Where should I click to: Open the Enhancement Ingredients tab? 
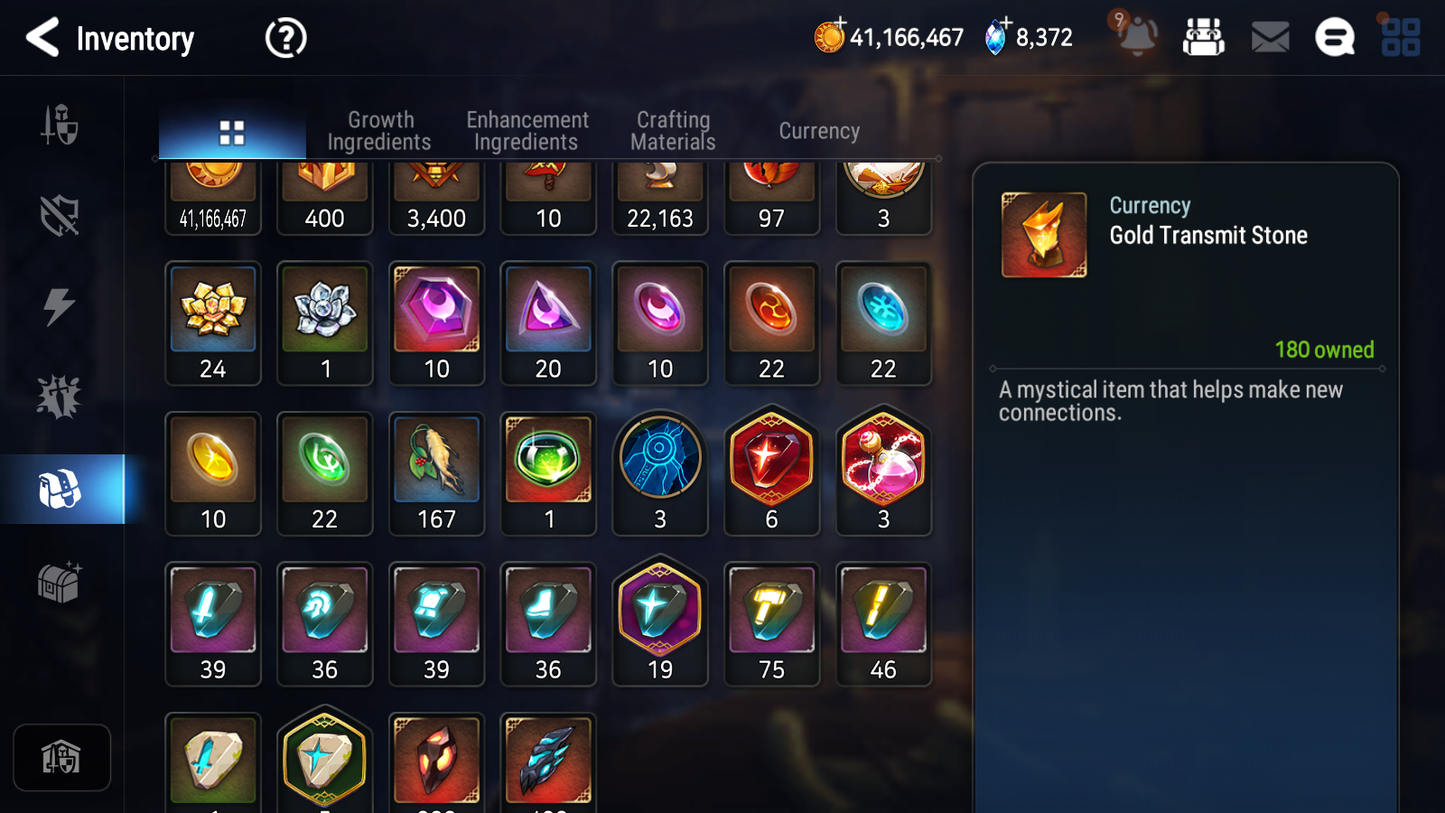click(x=527, y=131)
